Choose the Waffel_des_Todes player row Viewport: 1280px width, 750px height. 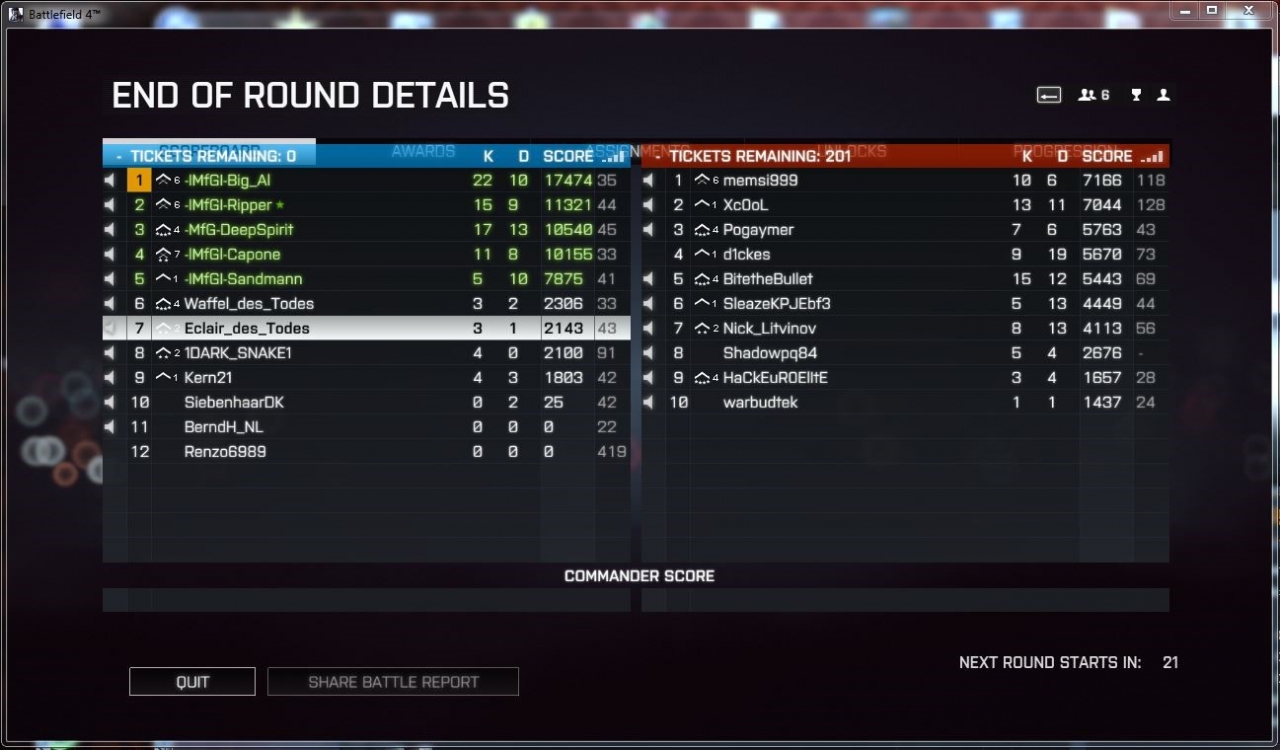click(x=249, y=304)
